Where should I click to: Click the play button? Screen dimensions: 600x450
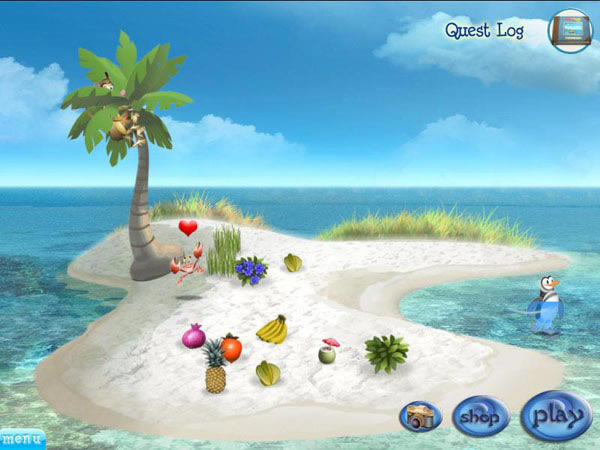click(556, 414)
